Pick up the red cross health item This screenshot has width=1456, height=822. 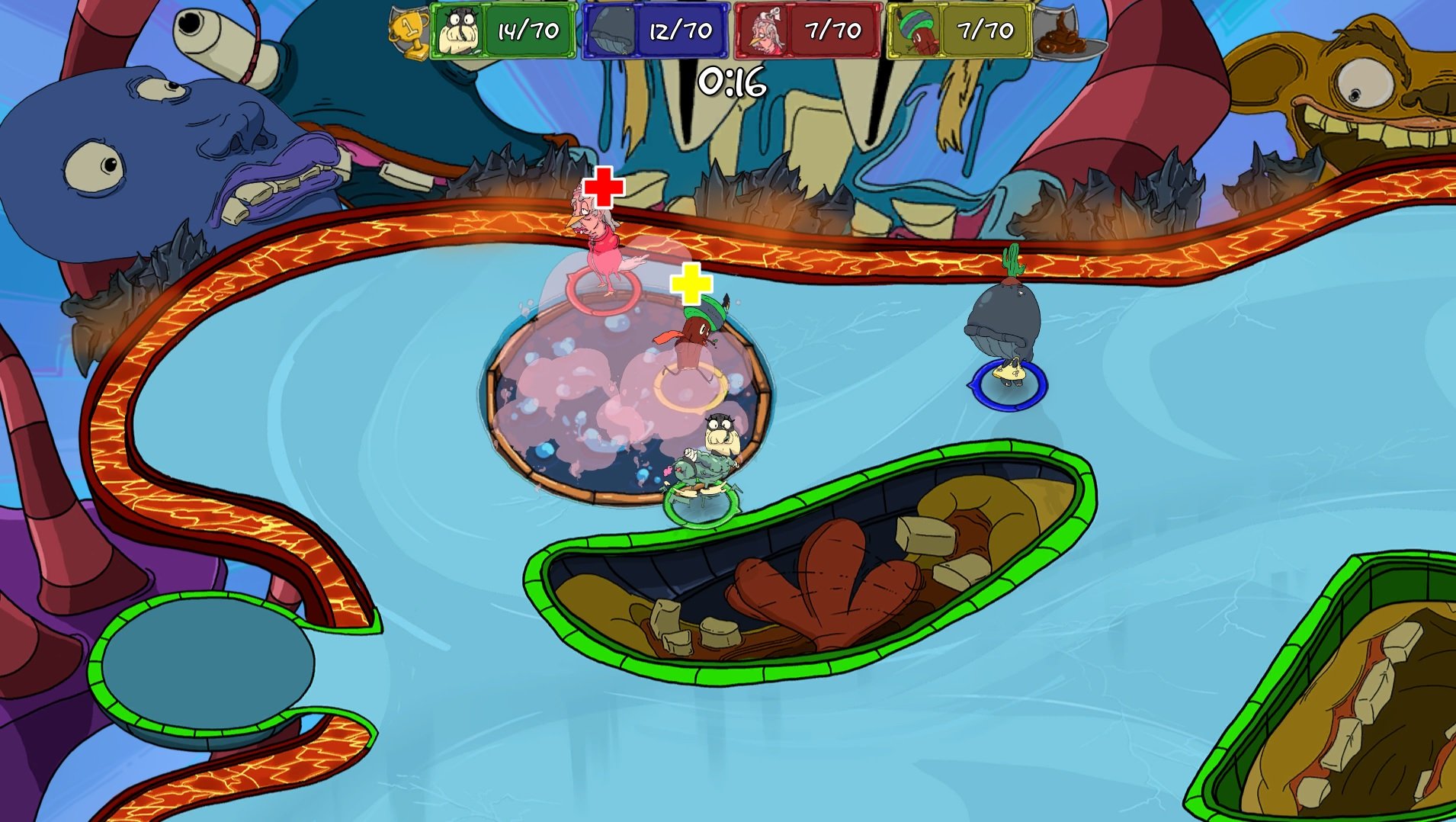point(602,185)
